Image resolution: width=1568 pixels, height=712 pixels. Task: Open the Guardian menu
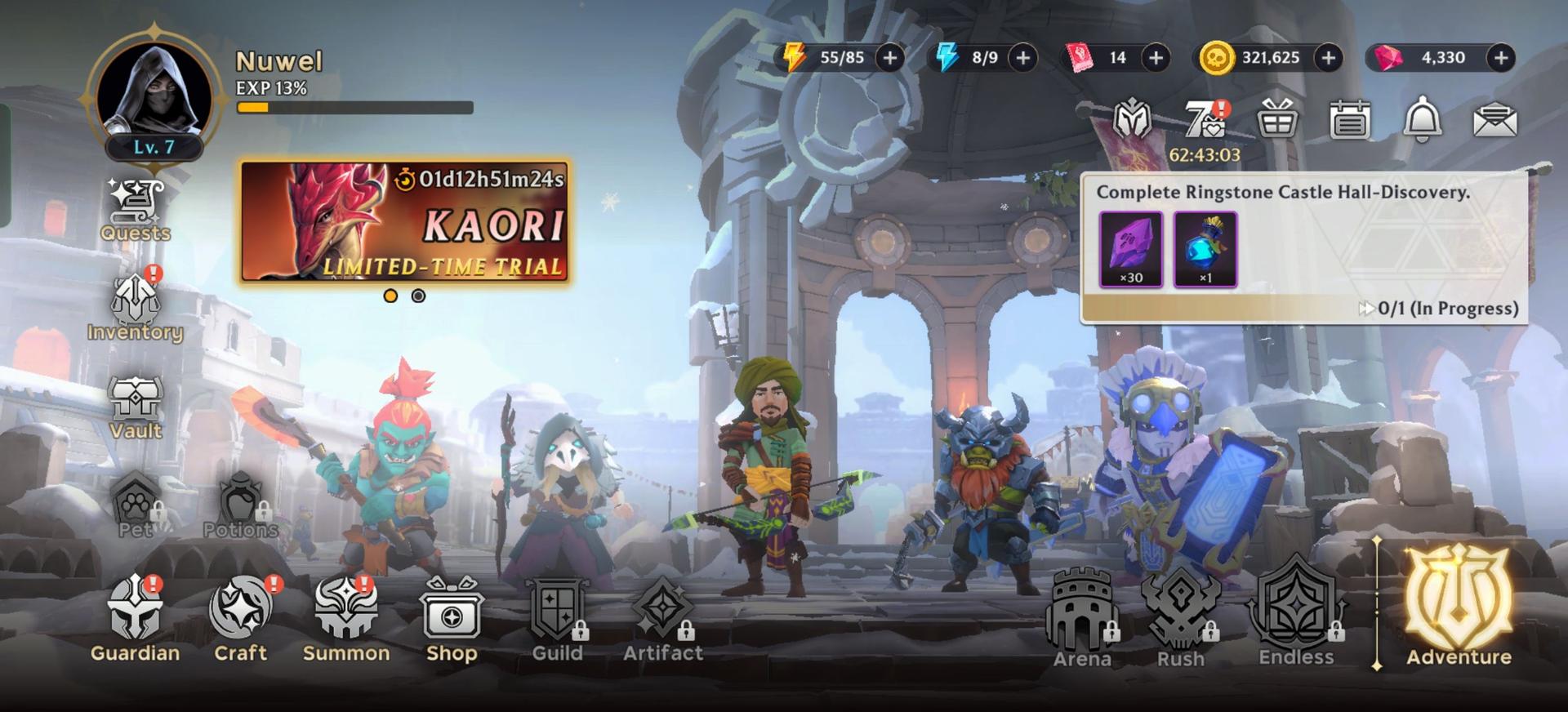(136, 619)
